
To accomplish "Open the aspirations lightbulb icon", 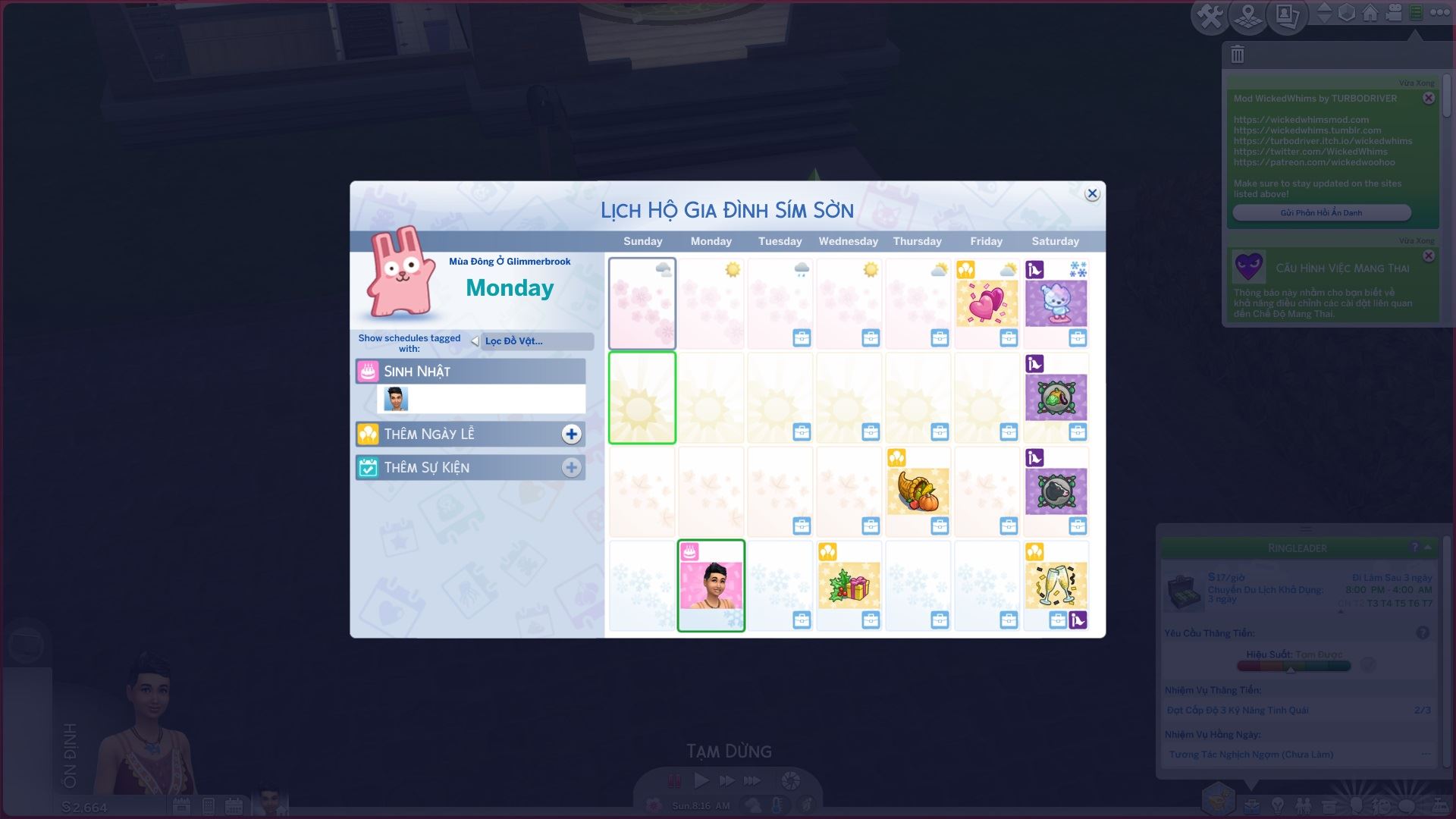I will click(1277, 805).
